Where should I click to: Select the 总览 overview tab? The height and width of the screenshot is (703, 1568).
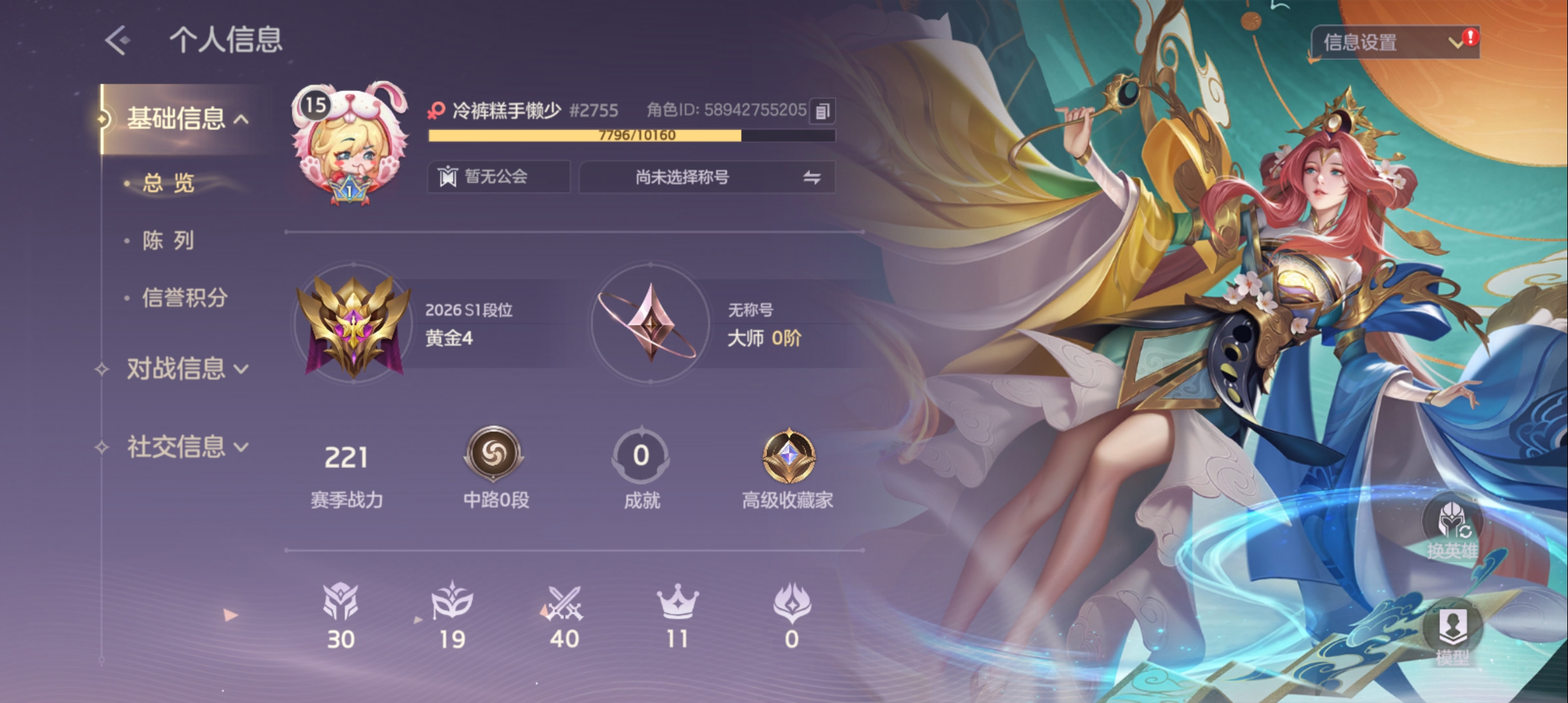pyautogui.click(x=169, y=184)
